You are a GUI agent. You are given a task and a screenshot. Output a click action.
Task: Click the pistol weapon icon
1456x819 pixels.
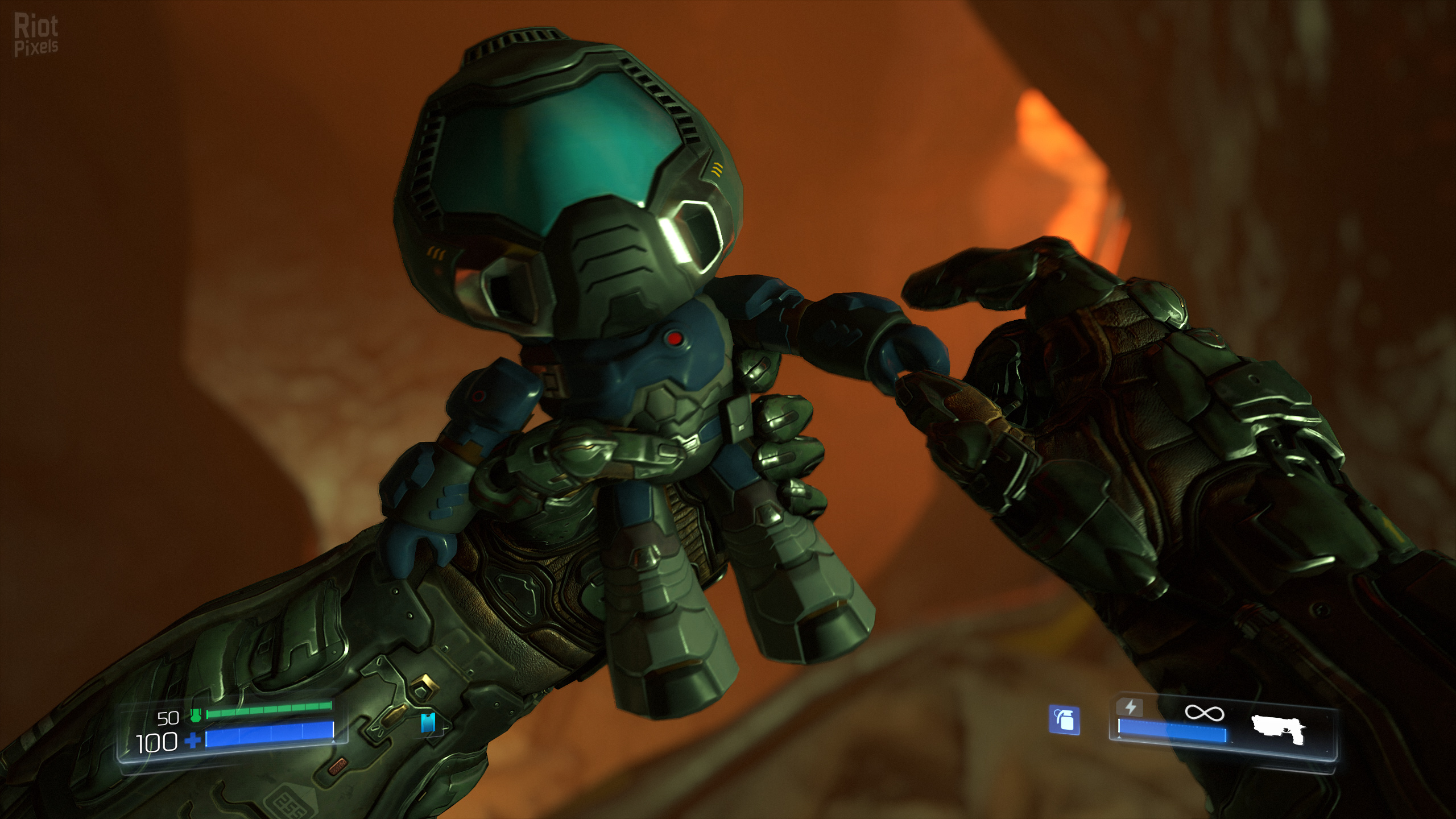tap(1279, 729)
